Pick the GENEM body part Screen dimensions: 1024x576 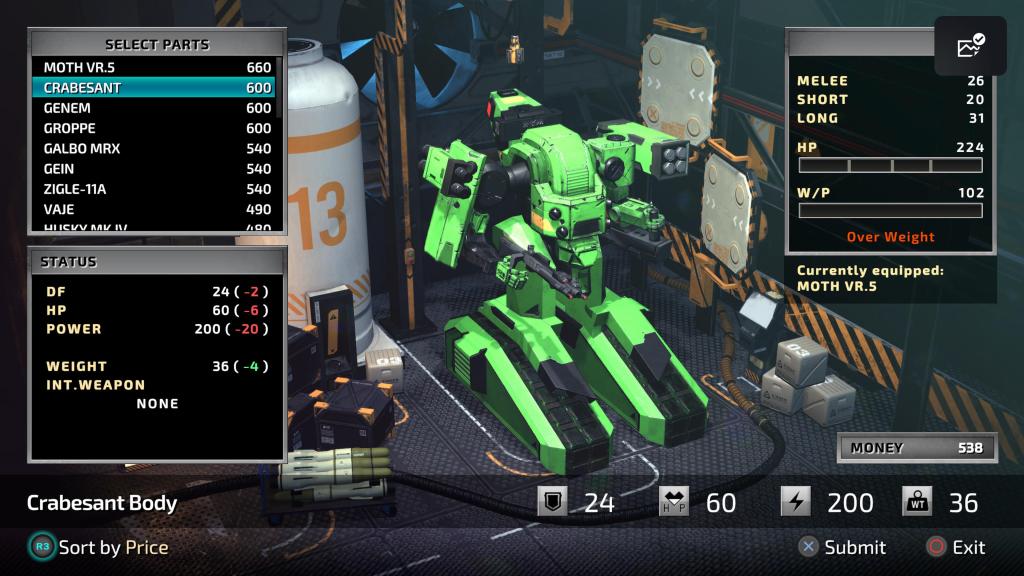click(156, 108)
